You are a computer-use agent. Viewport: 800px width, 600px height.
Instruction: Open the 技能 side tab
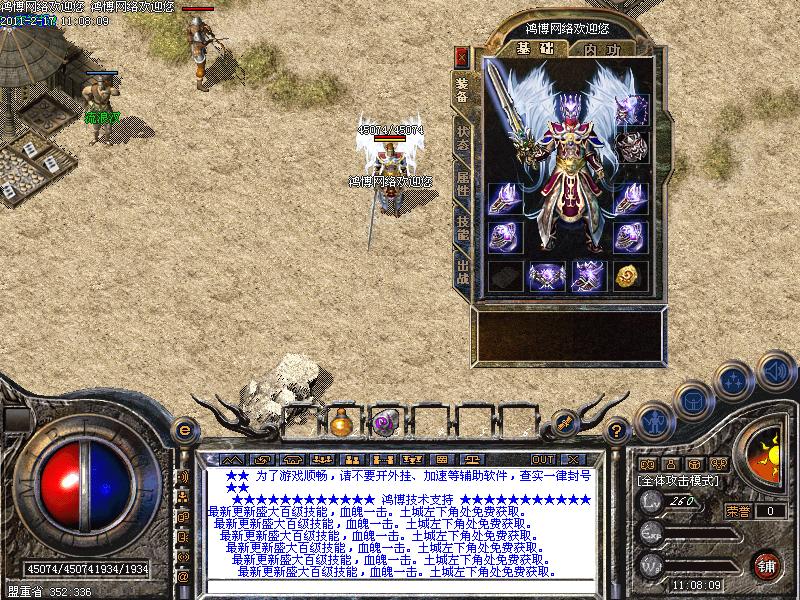(462, 227)
